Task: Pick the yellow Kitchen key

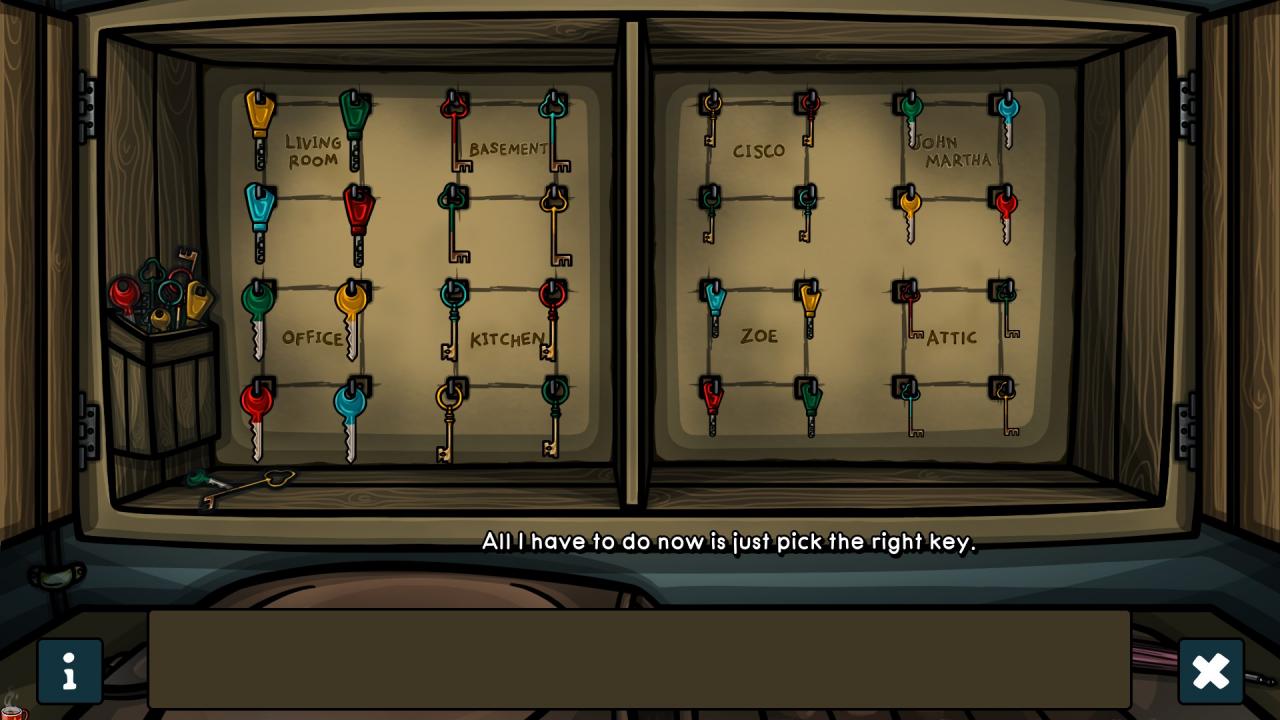Action: (449, 418)
